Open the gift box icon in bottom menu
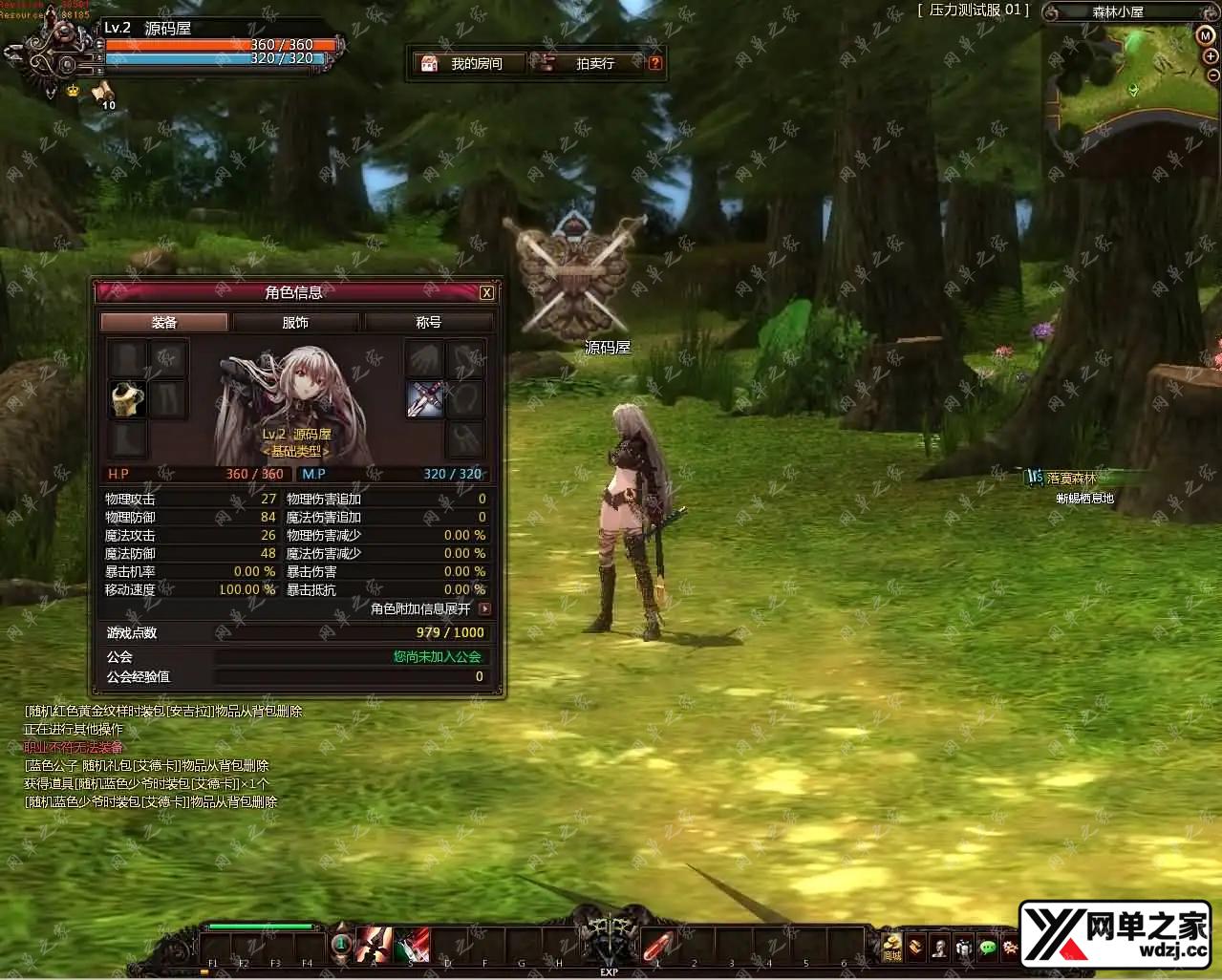 [x=963, y=948]
